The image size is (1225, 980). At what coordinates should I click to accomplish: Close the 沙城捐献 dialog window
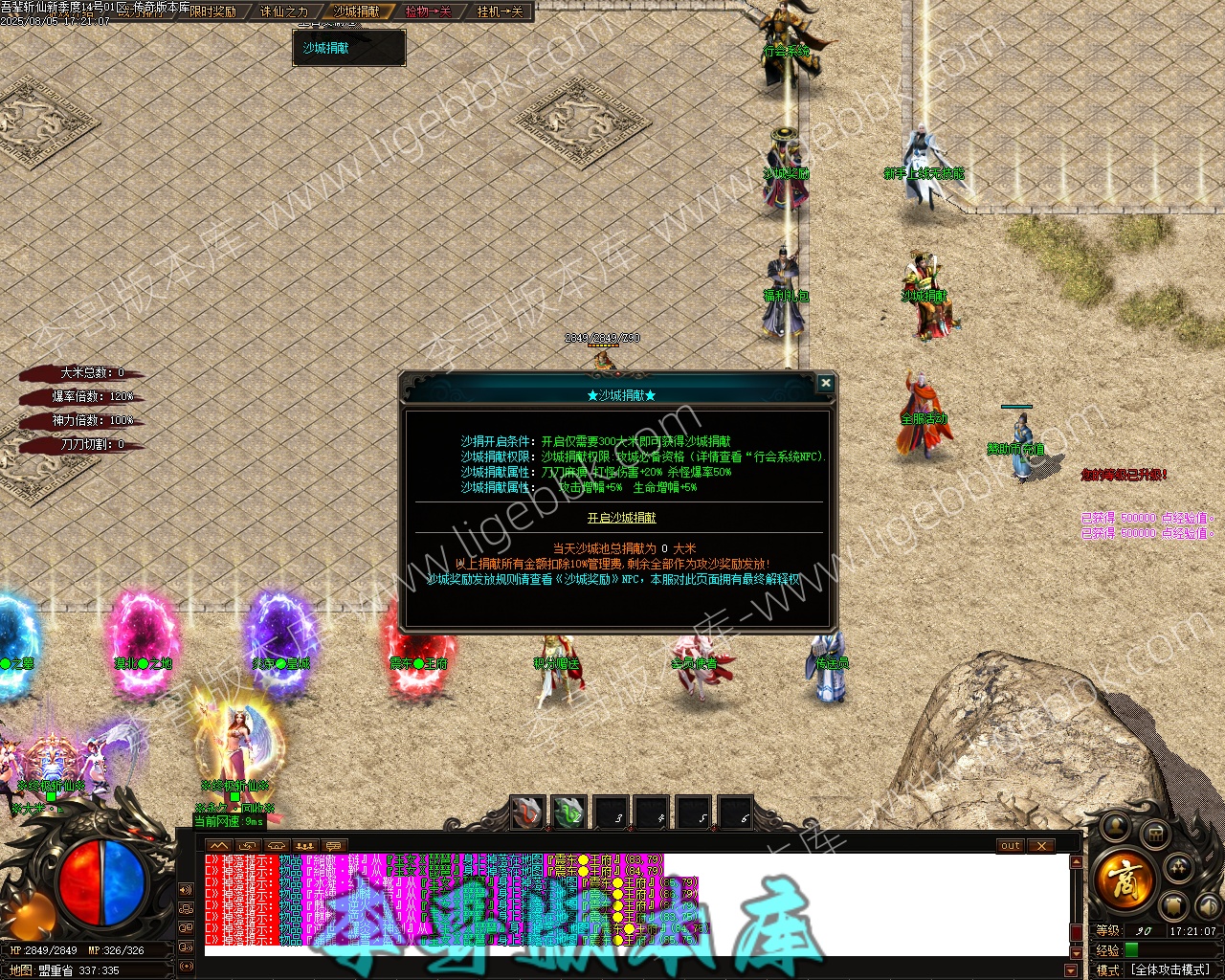825,384
